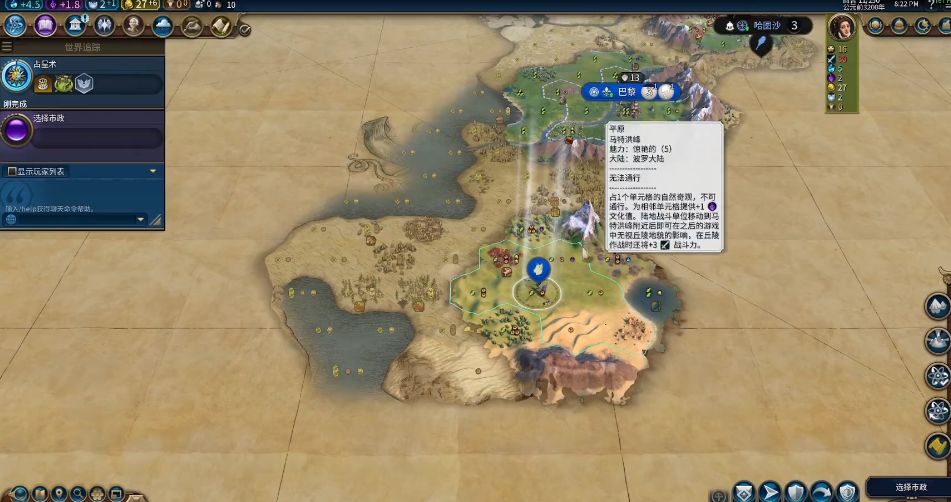951x502 pixels.
Task: Activate the unit fortify shield action
Action: (x=796, y=491)
